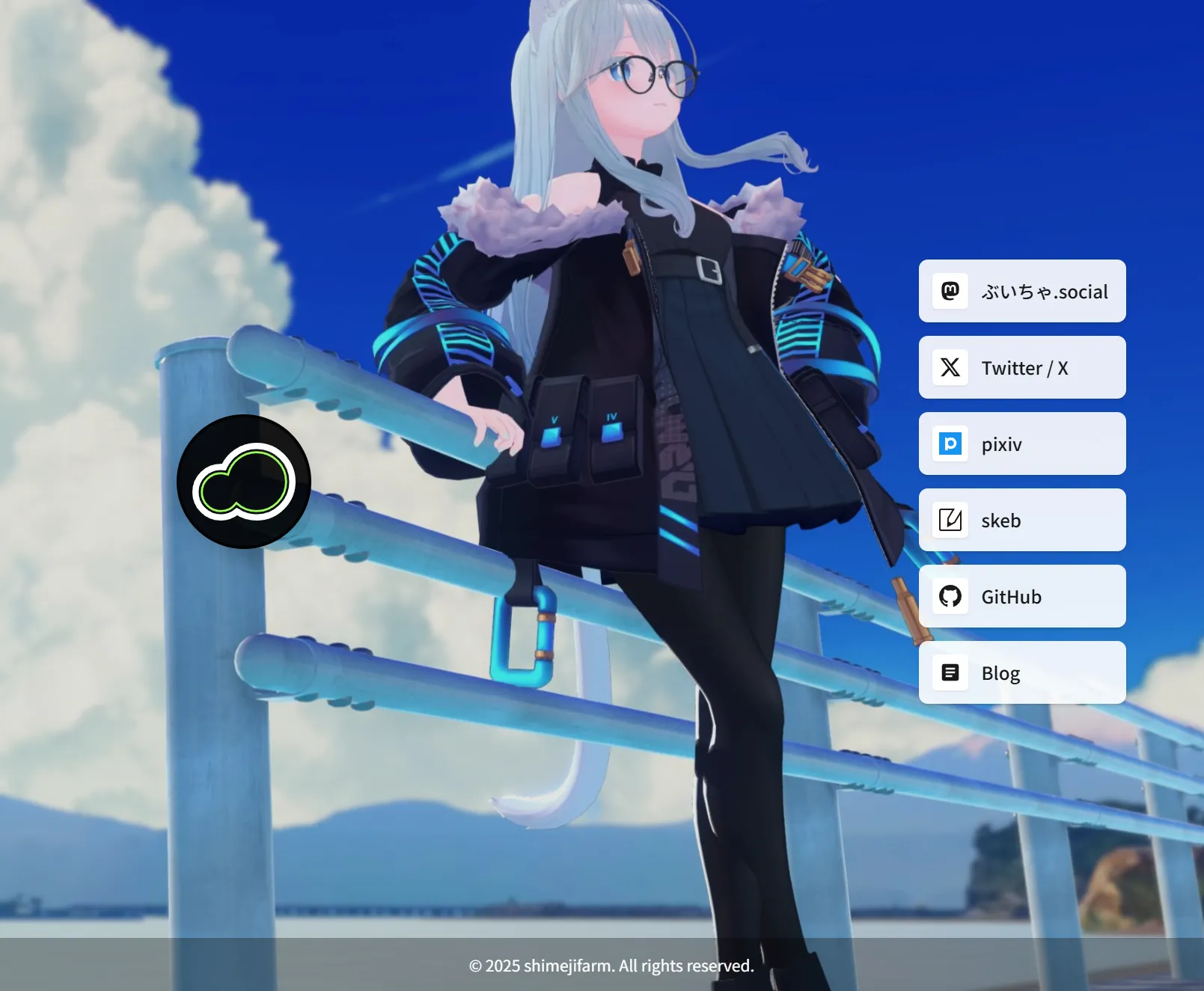This screenshot has width=1204, height=991.
Task: Open the pixiv profile link
Action: [x=1021, y=444]
